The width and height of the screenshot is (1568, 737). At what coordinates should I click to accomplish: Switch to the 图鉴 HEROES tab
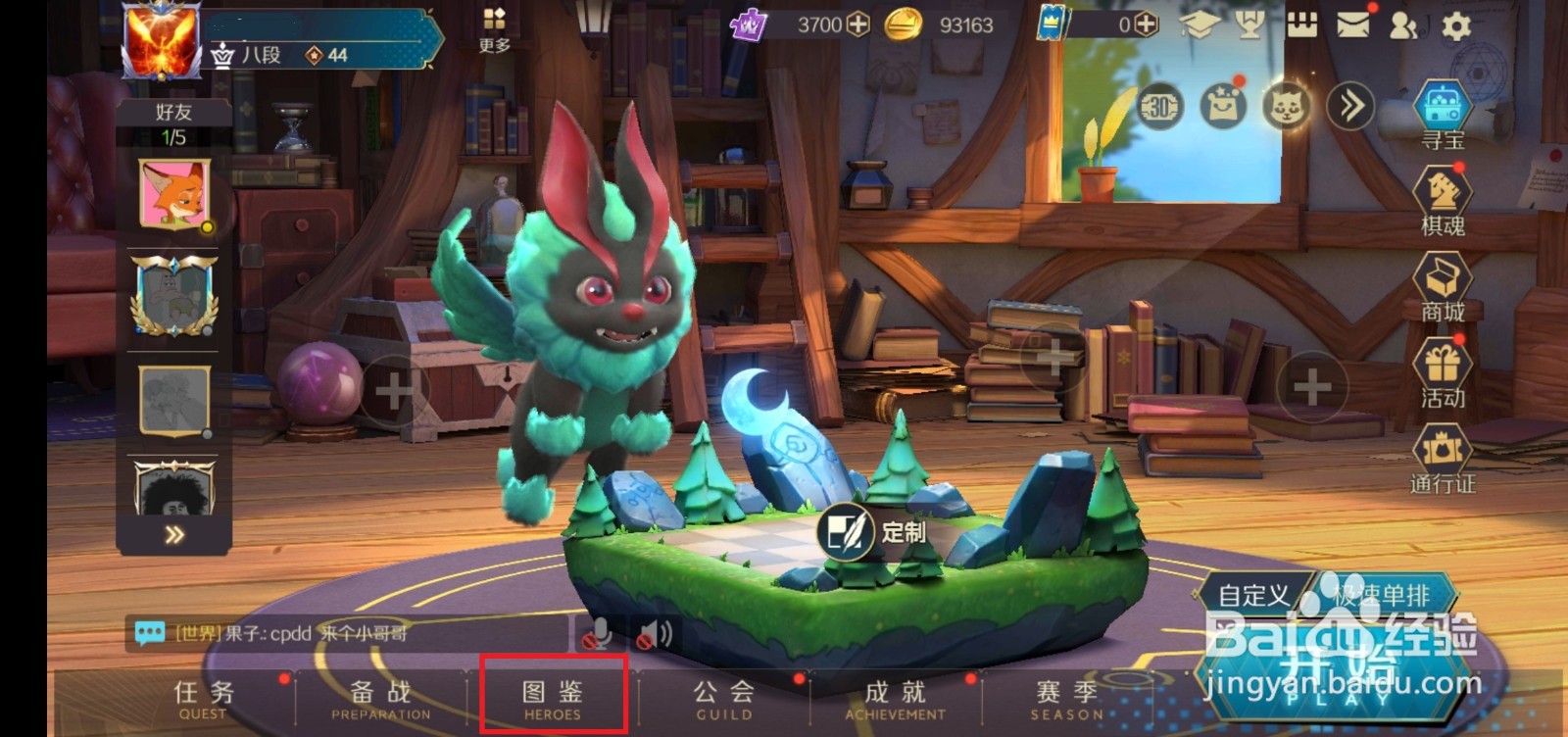coord(552,698)
